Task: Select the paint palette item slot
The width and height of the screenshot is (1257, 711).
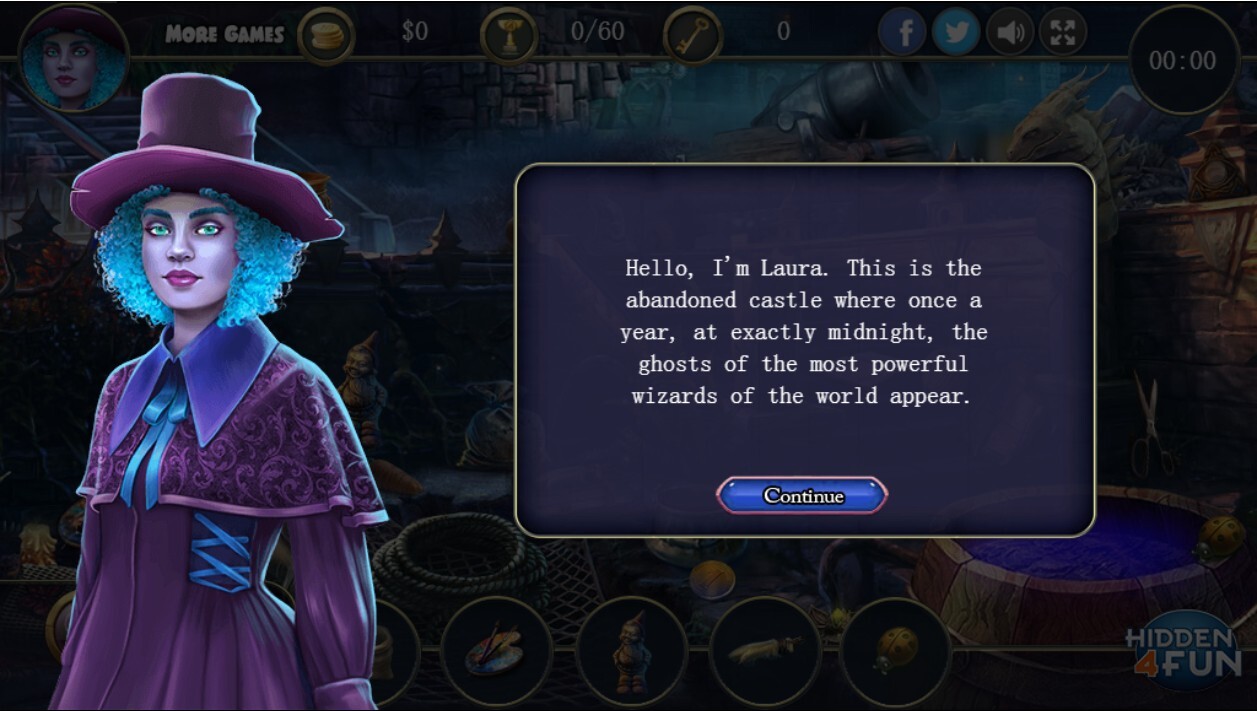Action: click(x=496, y=651)
